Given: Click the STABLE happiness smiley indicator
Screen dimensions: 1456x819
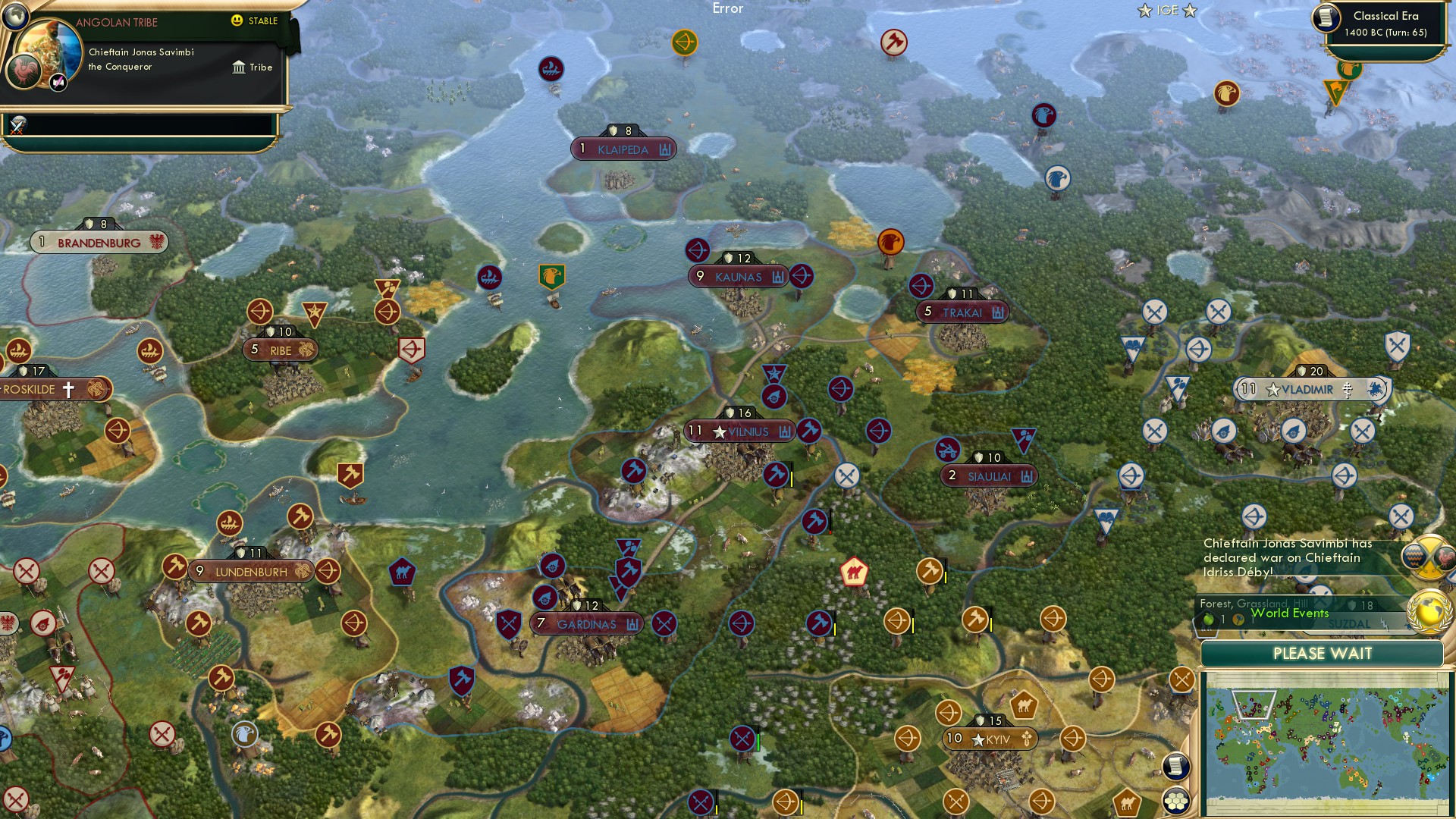Looking at the screenshot, I should [236, 20].
